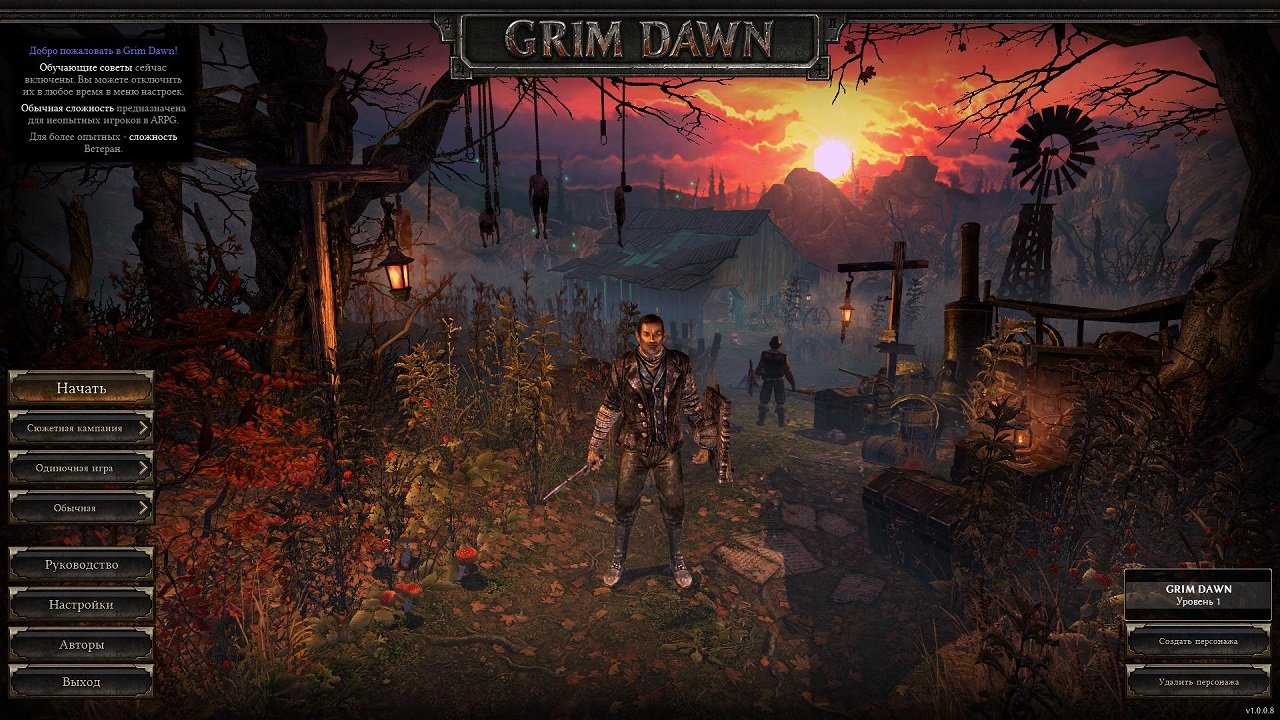1280x720 pixels.
Task: Click the Grim Dawn title banner at top
Action: (x=634, y=37)
